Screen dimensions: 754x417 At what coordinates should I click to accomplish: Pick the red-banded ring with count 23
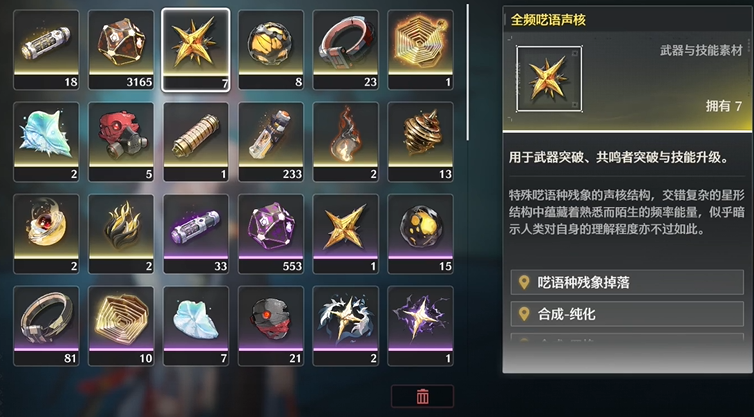tap(346, 44)
